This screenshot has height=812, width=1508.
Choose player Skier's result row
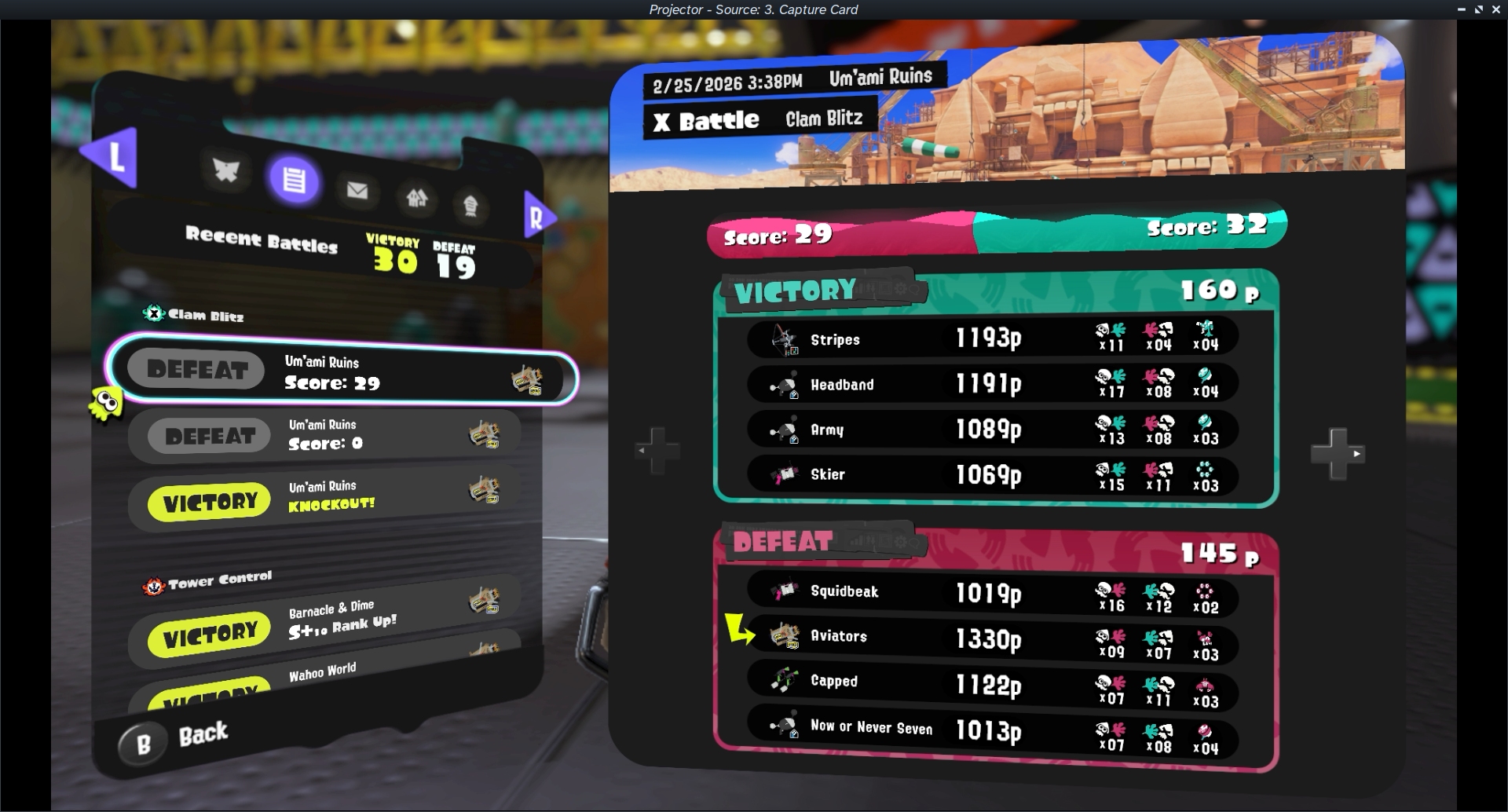coord(992,475)
